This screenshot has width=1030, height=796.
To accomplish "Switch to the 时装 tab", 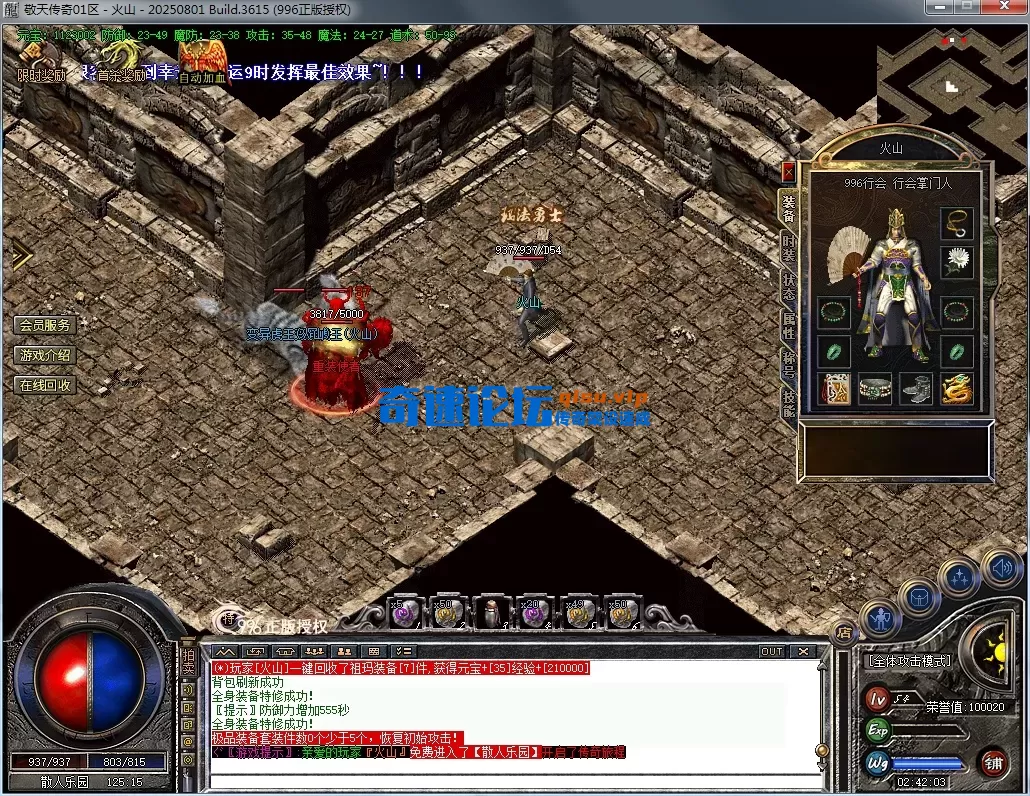I will (x=788, y=251).
